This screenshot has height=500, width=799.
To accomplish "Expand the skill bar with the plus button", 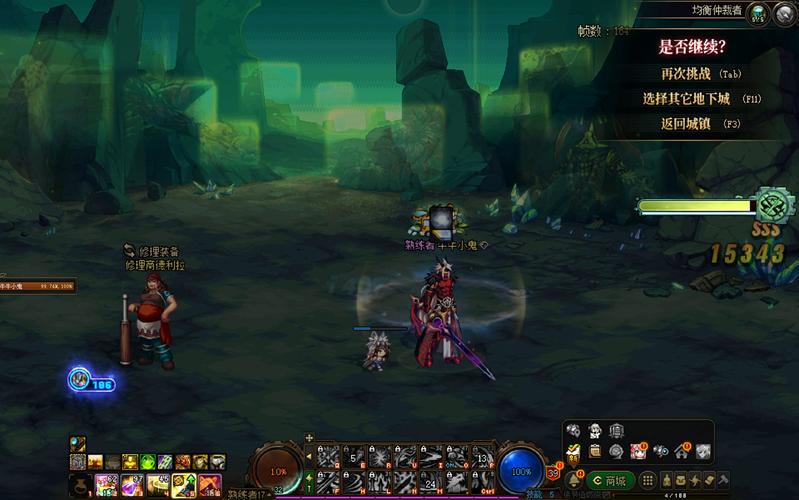I will [x=309, y=438].
